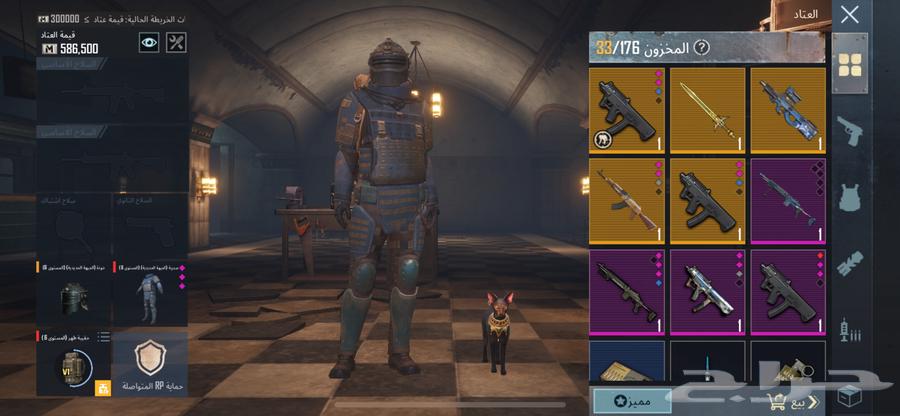Image resolution: width=900 pixels, height=416 pixels.
Task: Open the cube box category tab
Action: (849, 392)
